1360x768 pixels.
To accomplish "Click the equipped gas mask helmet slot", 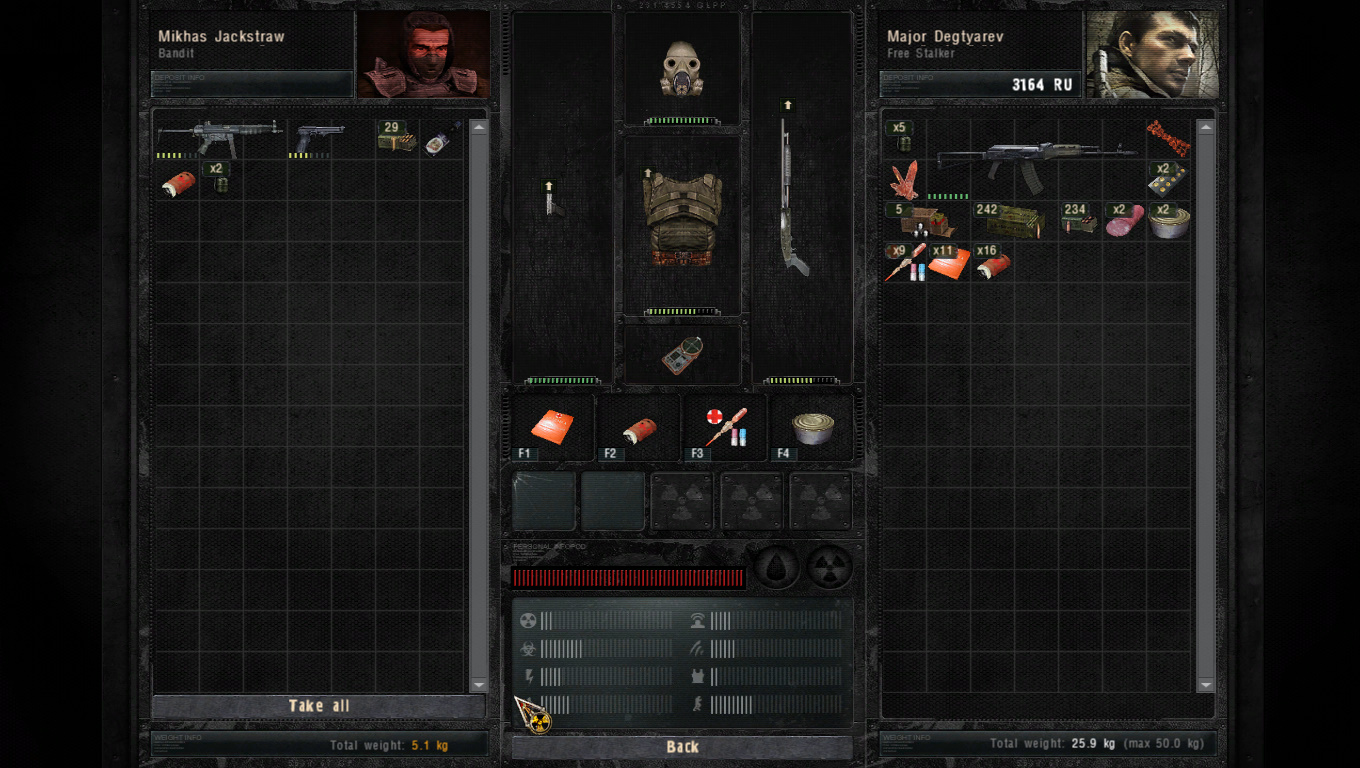I will [x=682, y=70].
